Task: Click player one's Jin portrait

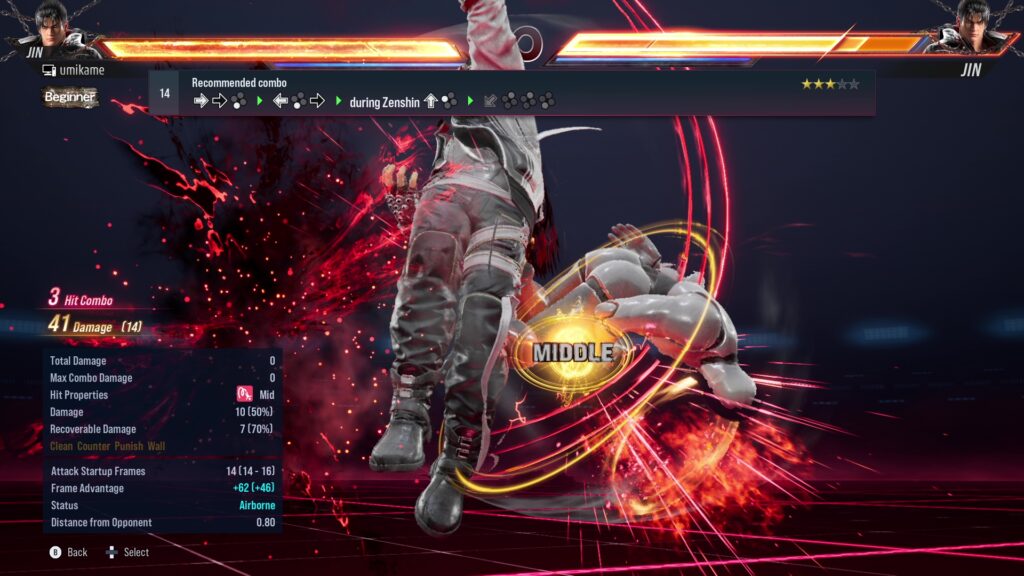Action: tap(60, 30)
